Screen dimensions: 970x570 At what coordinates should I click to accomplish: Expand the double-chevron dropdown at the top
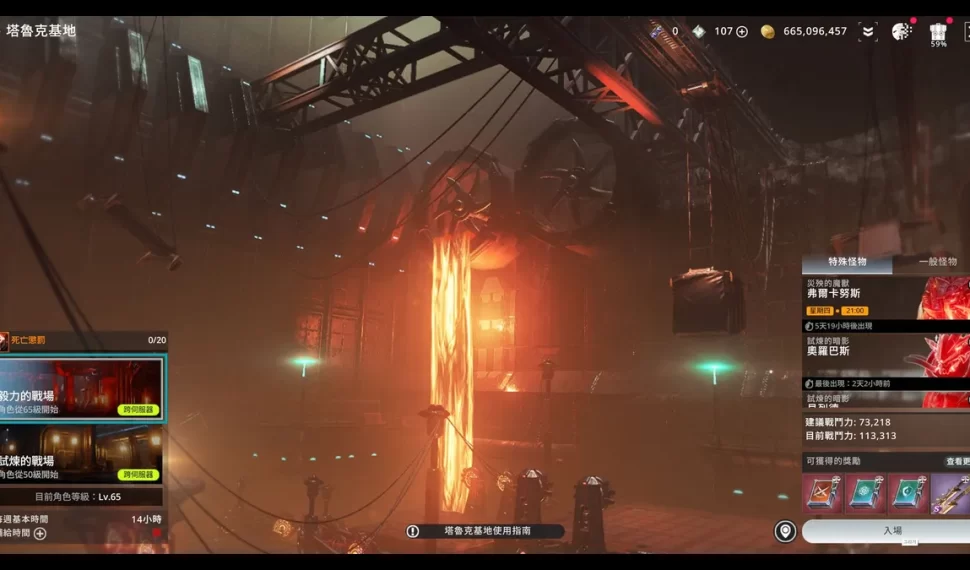(x=867, y=32)
